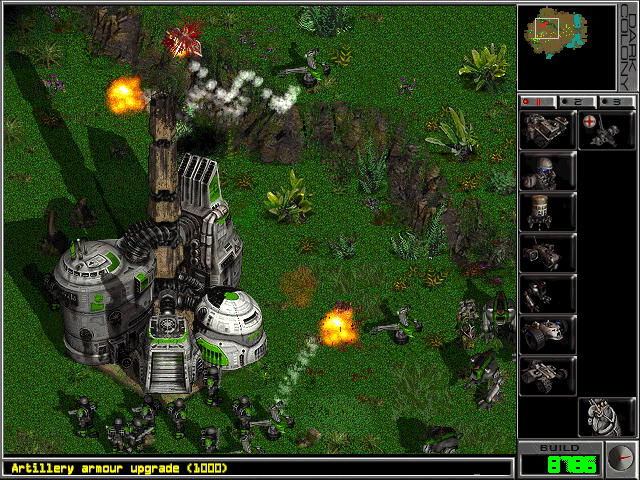Choose the bipedal mech walker icon
Screen dimensions: 640x480
tap(547, 294)
